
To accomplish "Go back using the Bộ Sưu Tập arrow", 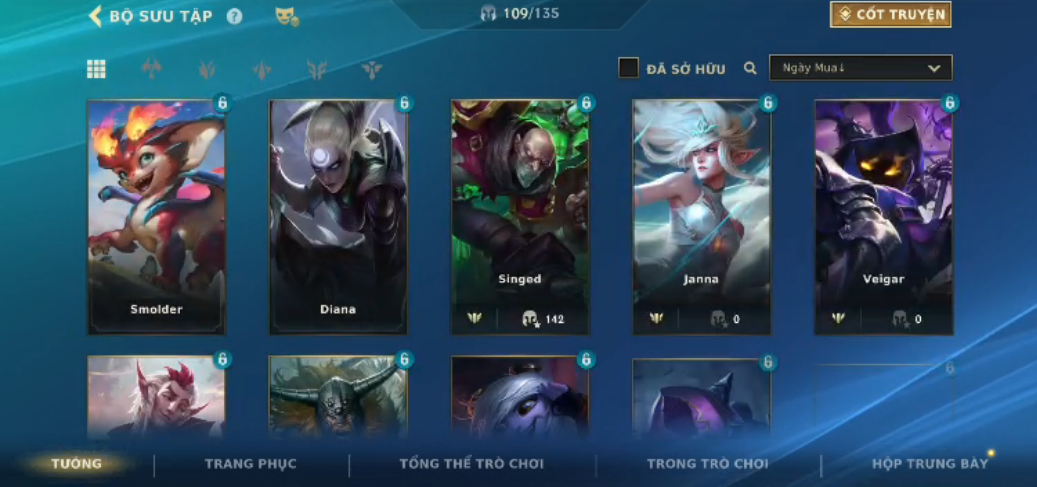I will click(x=97, y=16).
